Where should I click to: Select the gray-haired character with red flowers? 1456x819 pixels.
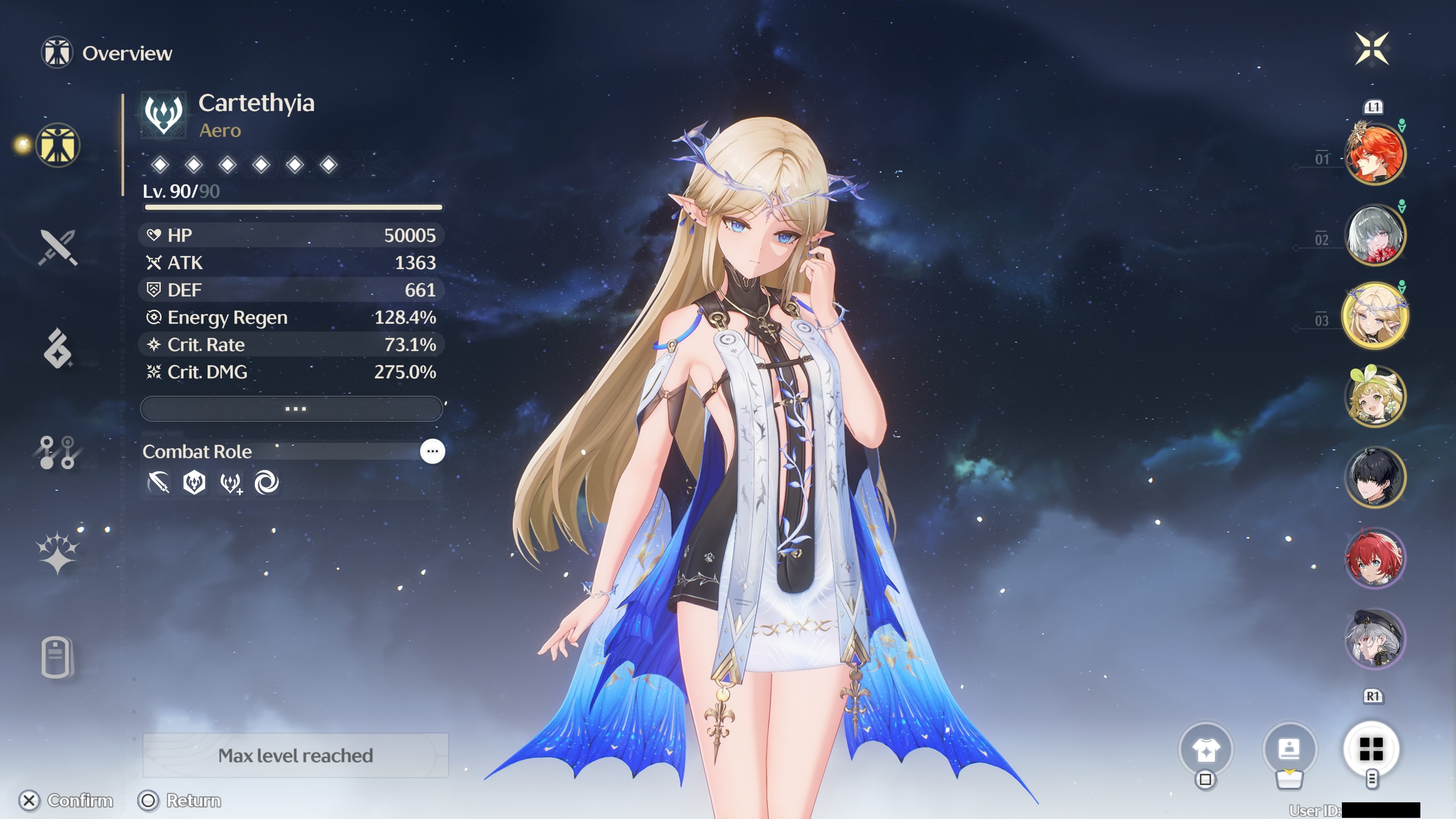[x=1374, y=235]
